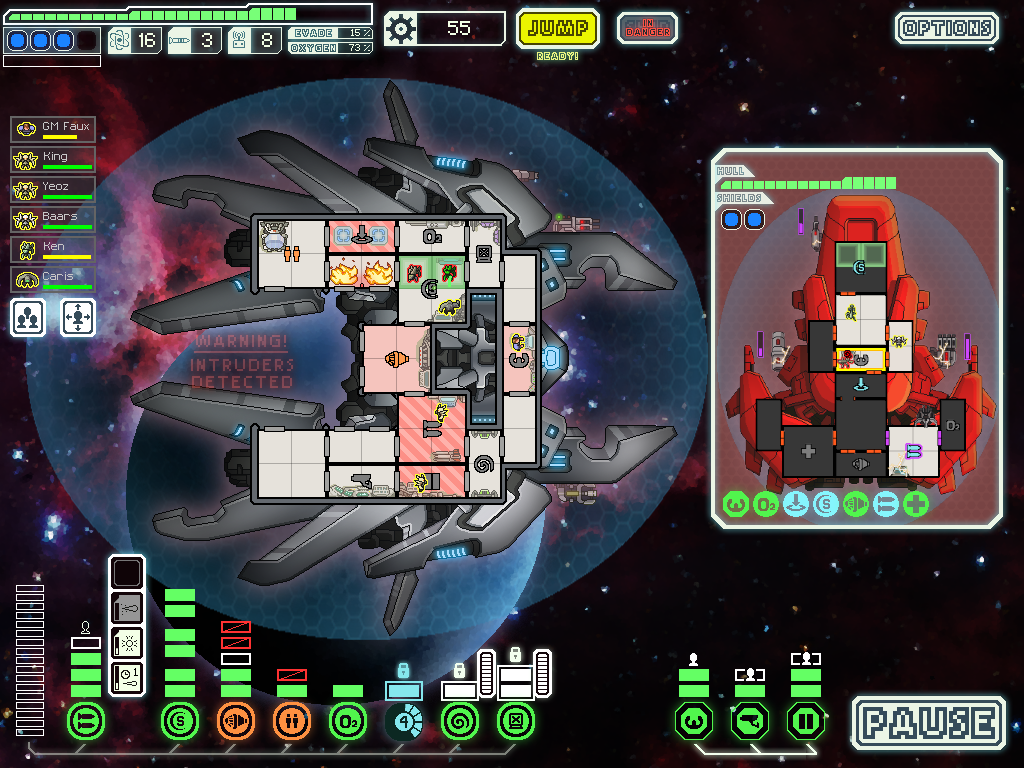Viewport: 1024px width, 768px height.
Task: Select the sensors camera subsystem icon
Action: point(750,721)
